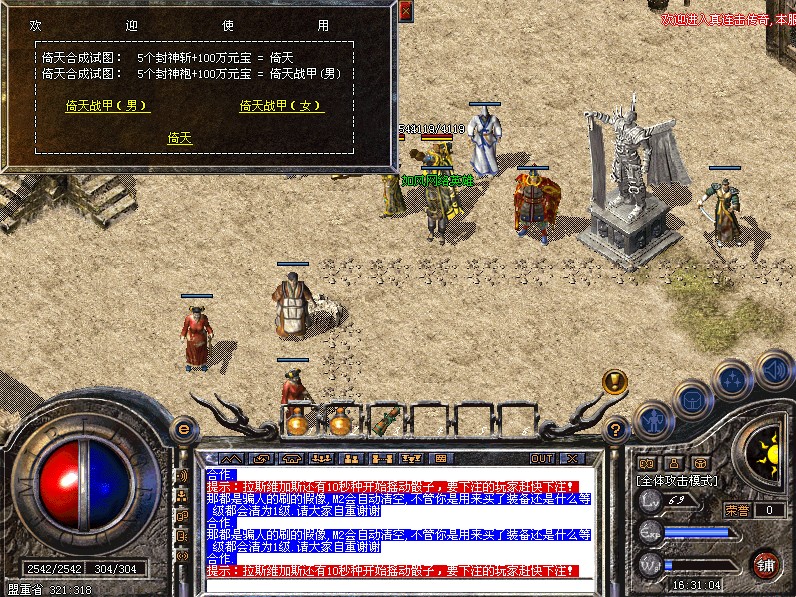Use the scroll item in the belt
This screenshot has height=597, width=796.
point(385,420)
